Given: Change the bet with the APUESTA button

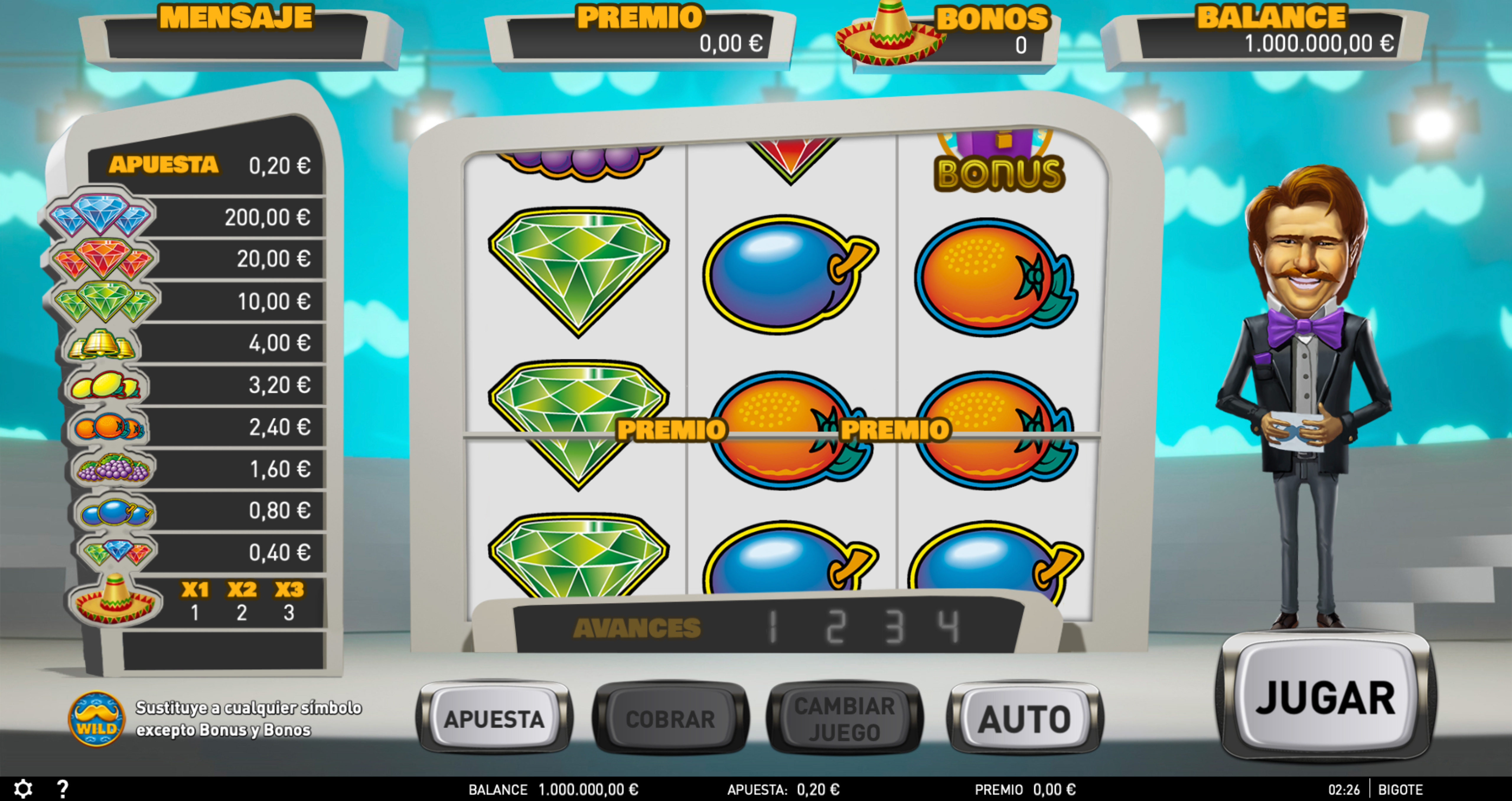Looking at the screenshot, I should coord(494,718).
